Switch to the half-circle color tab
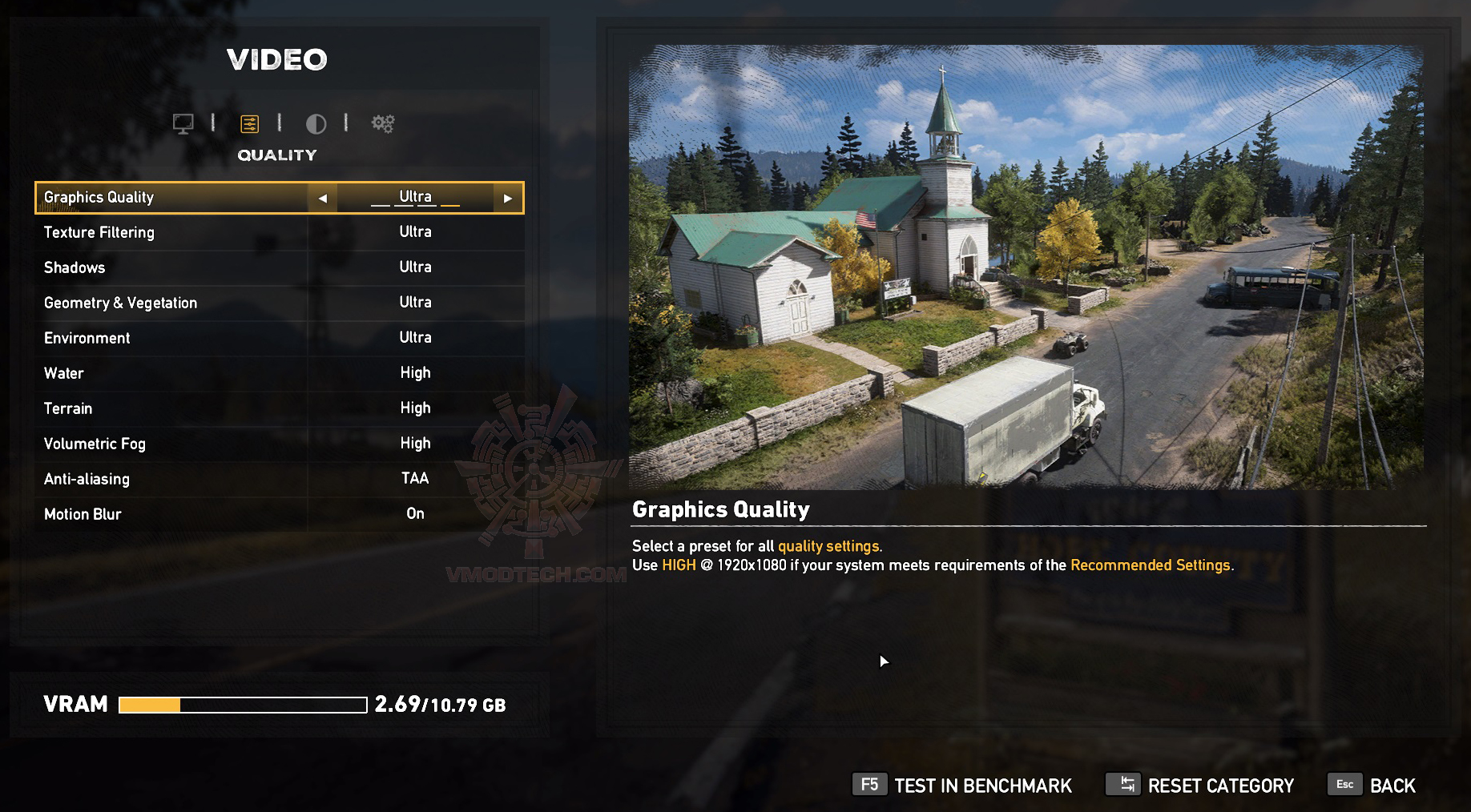Viewport: 1471px width, 812px height. coord(316,123)
